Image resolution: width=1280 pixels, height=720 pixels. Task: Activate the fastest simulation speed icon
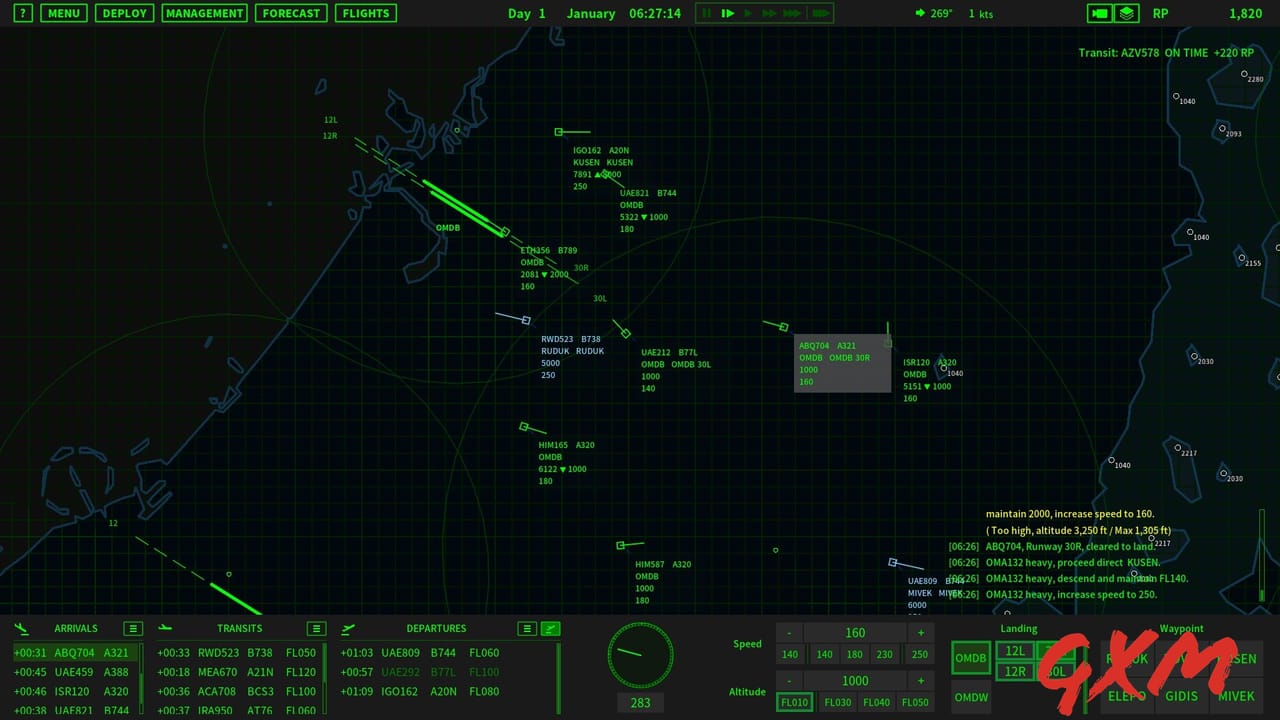click(820, 13)
